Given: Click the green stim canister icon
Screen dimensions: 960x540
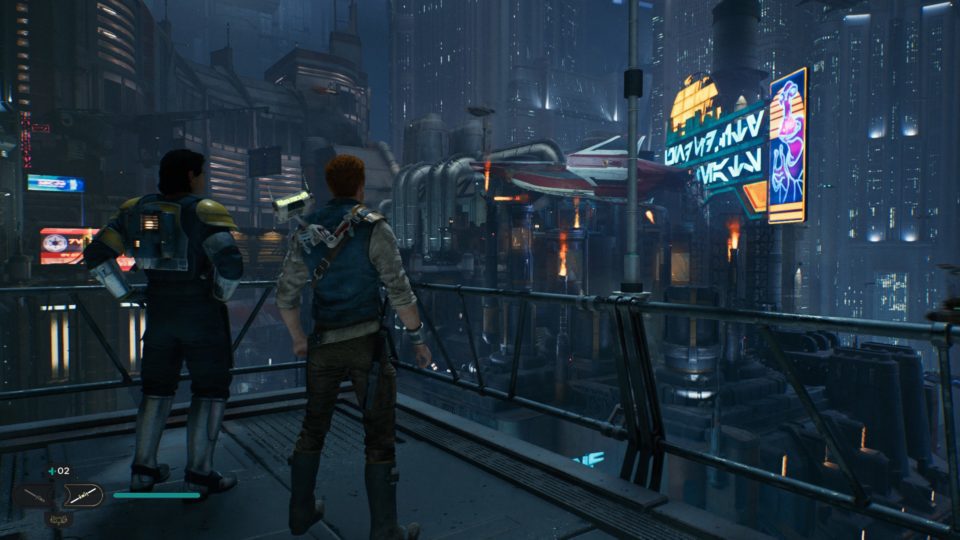Looking at the screenshot, I should pyautogui.click(x=52, y=470).
